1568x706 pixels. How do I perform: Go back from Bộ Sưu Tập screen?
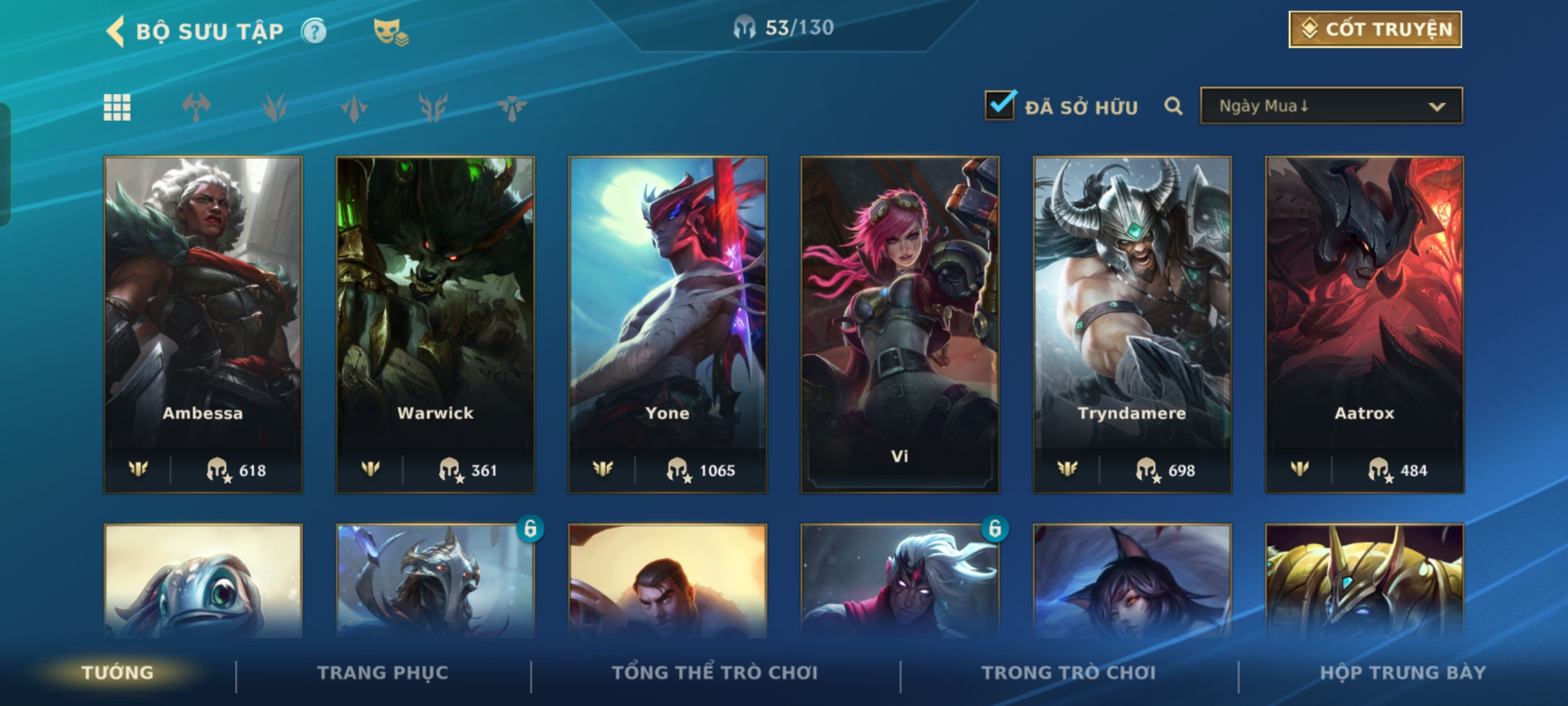pyautogui.click(x=116, y=31)
